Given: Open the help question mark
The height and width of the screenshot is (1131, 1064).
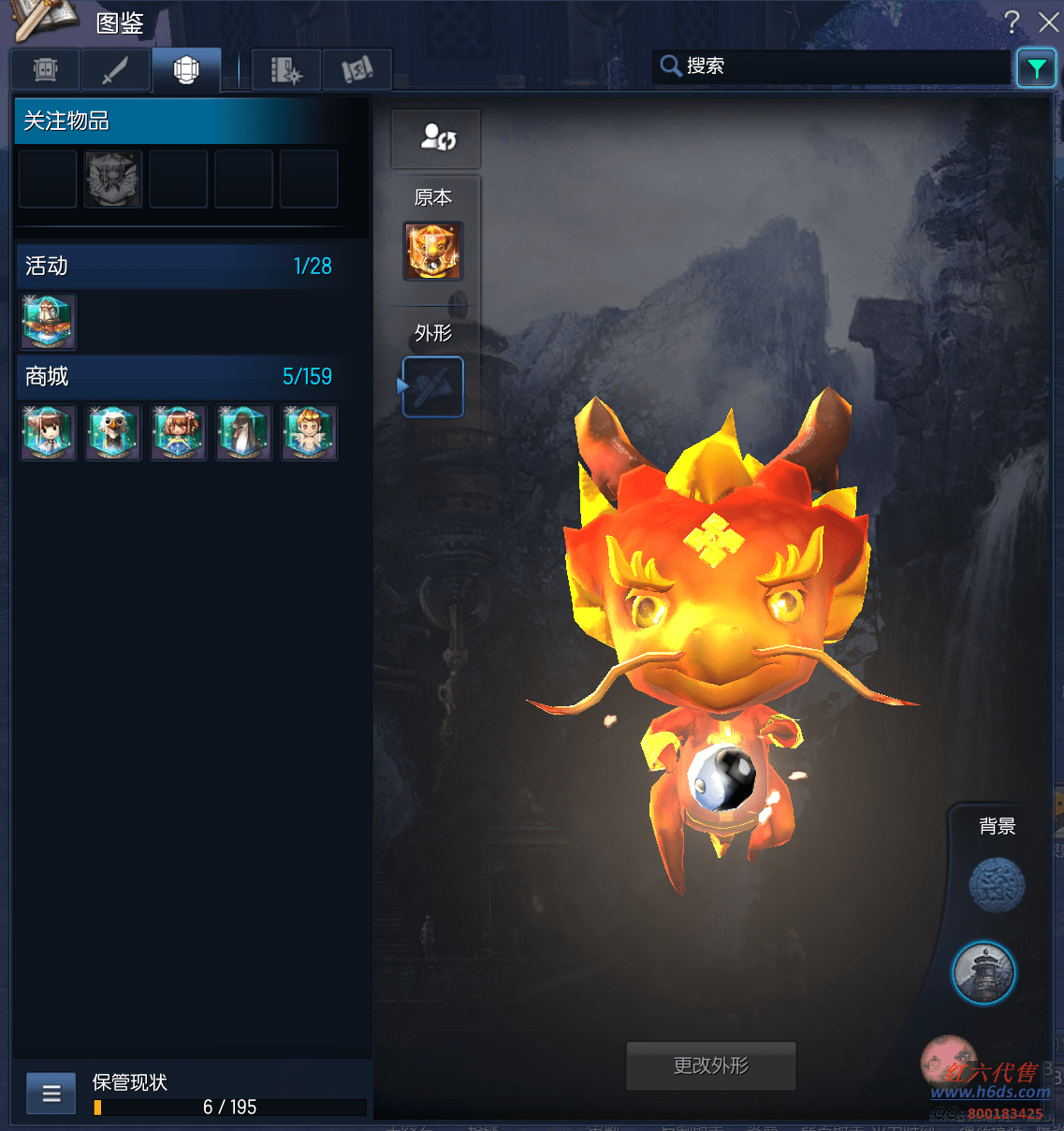Looking at the screenshot, I should [1012, 22].
